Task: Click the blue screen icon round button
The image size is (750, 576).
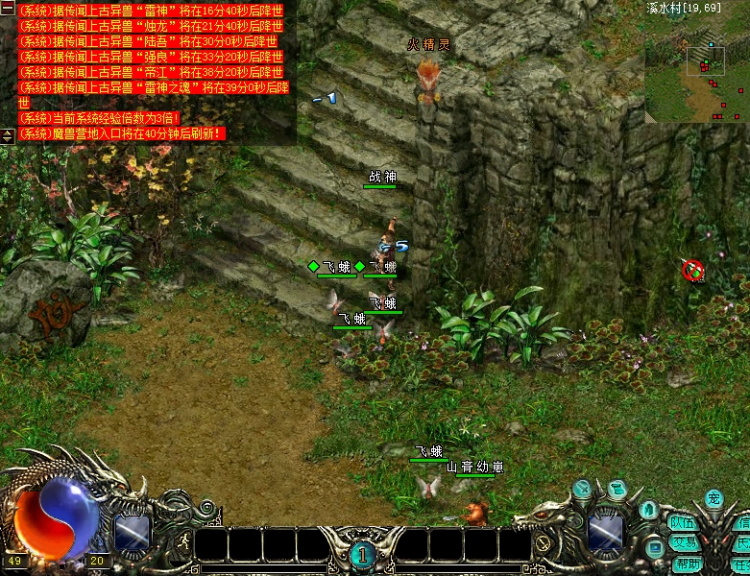Action: coord(654,546)
